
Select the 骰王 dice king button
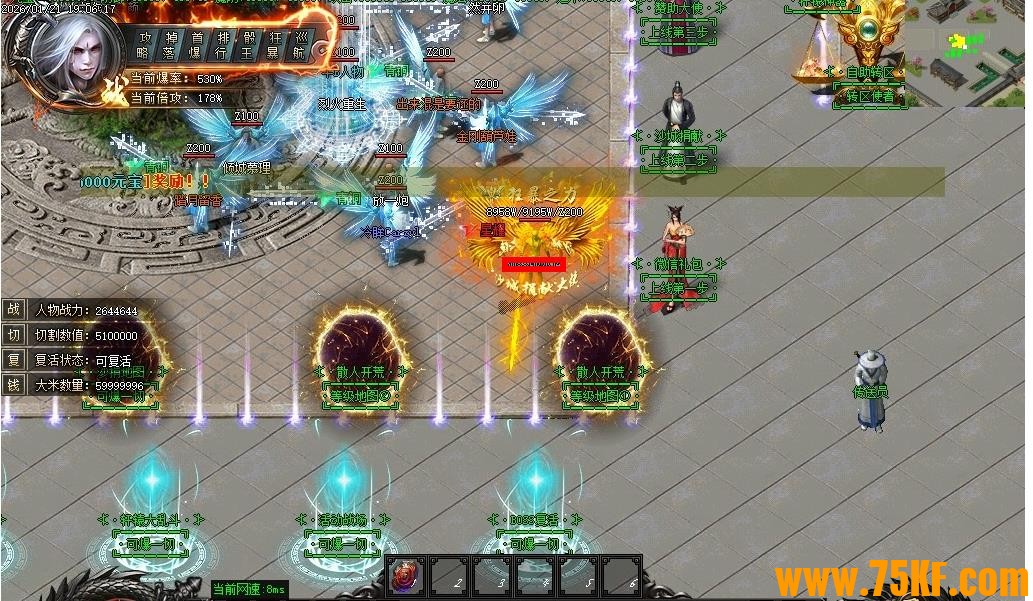pos(248,45)
